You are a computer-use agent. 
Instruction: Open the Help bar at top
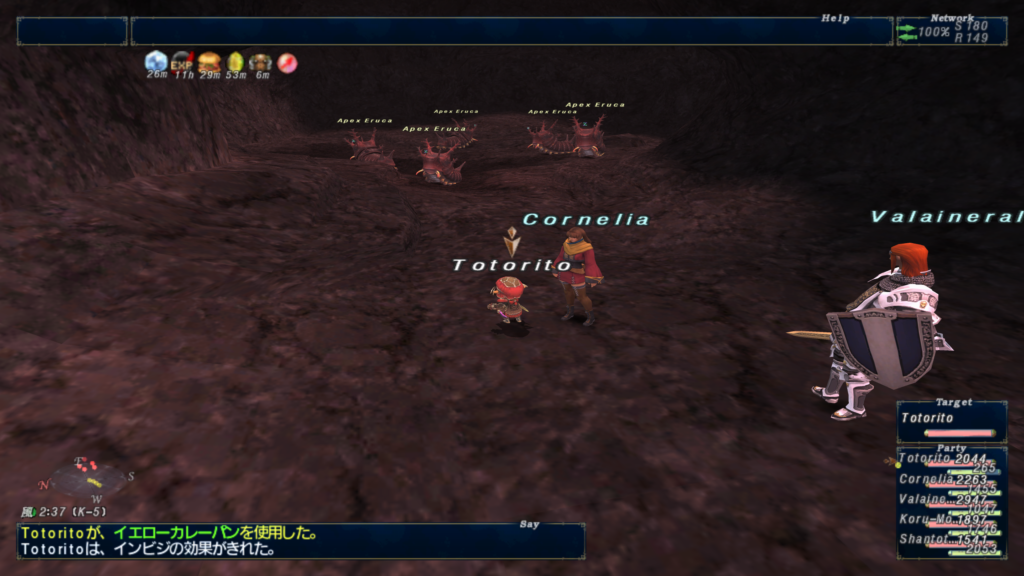coord(511,31)
